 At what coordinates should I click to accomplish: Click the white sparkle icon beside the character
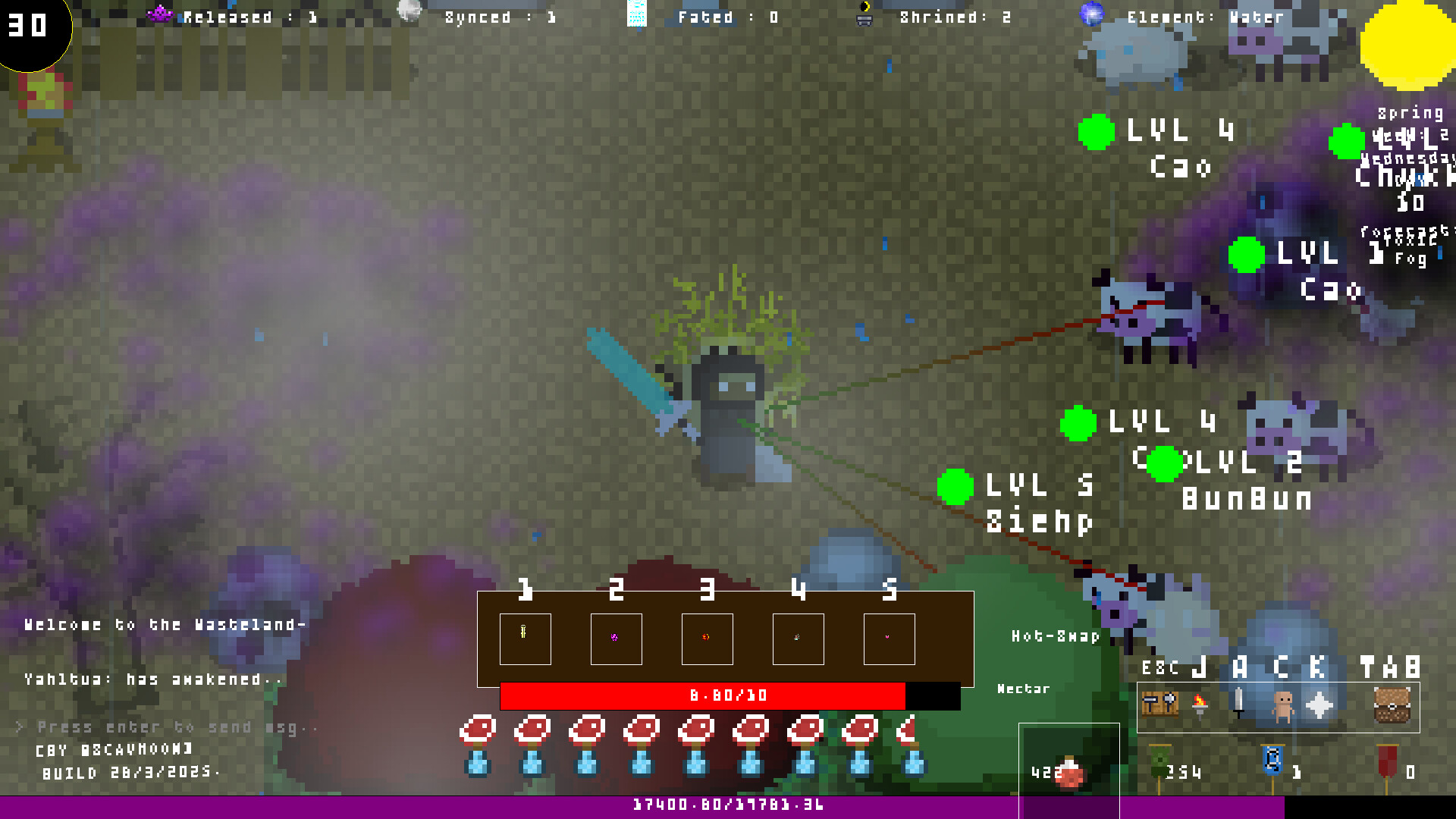(1319, 704)
